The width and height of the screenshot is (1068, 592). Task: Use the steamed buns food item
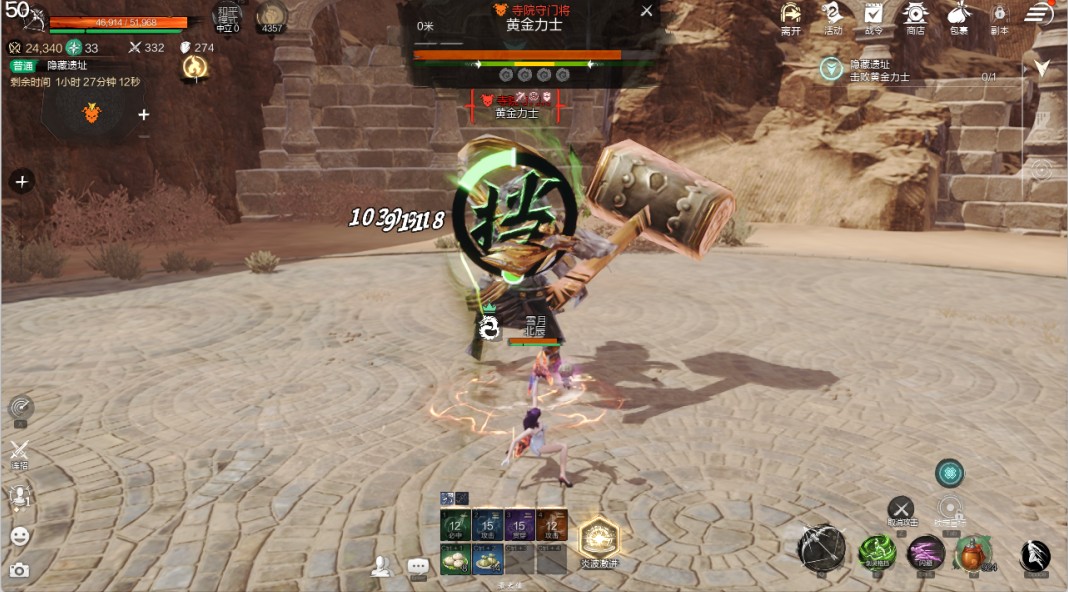coord(456,559)
